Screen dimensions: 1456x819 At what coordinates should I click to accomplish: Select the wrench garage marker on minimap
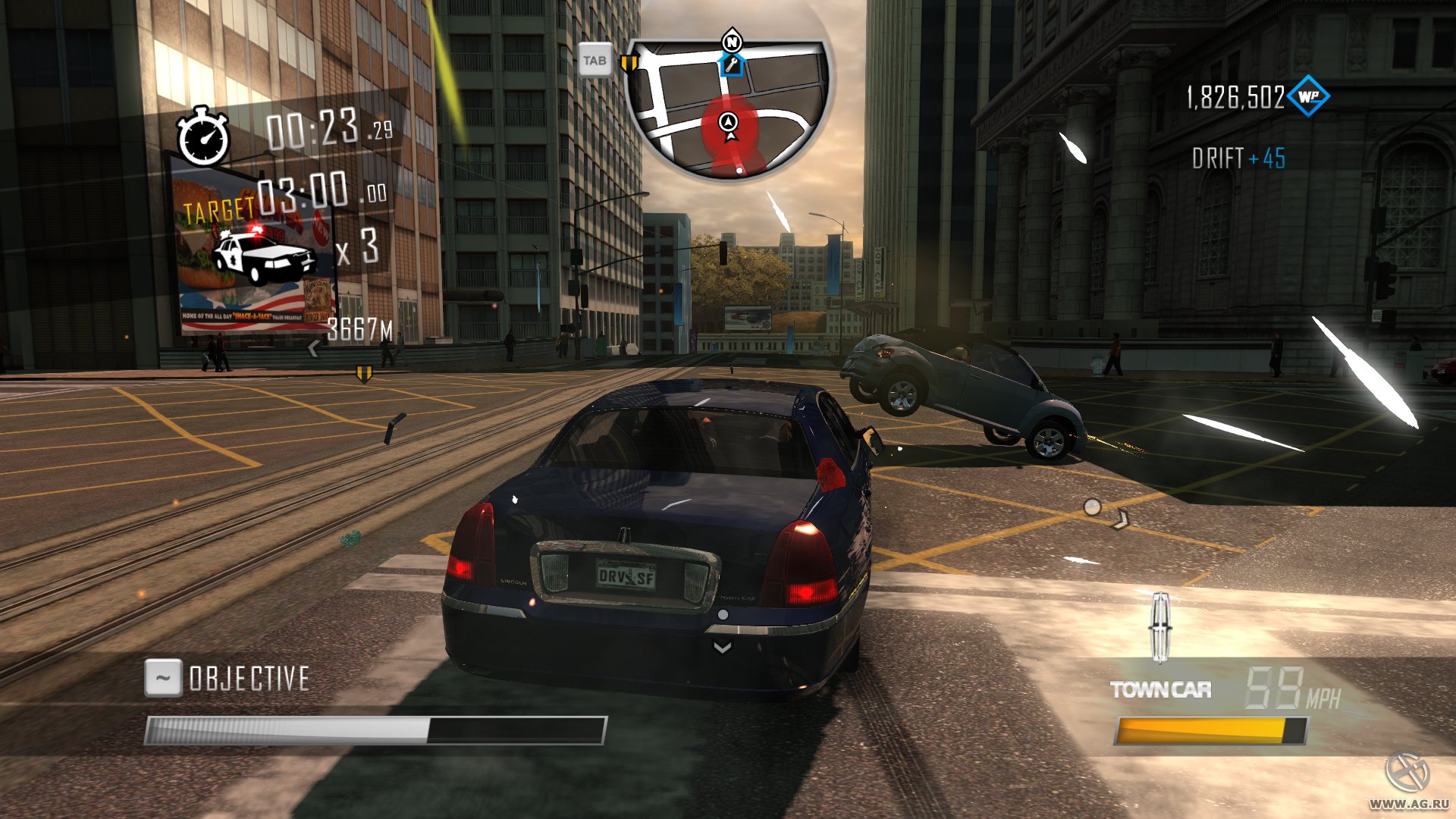tap(731, 66)
